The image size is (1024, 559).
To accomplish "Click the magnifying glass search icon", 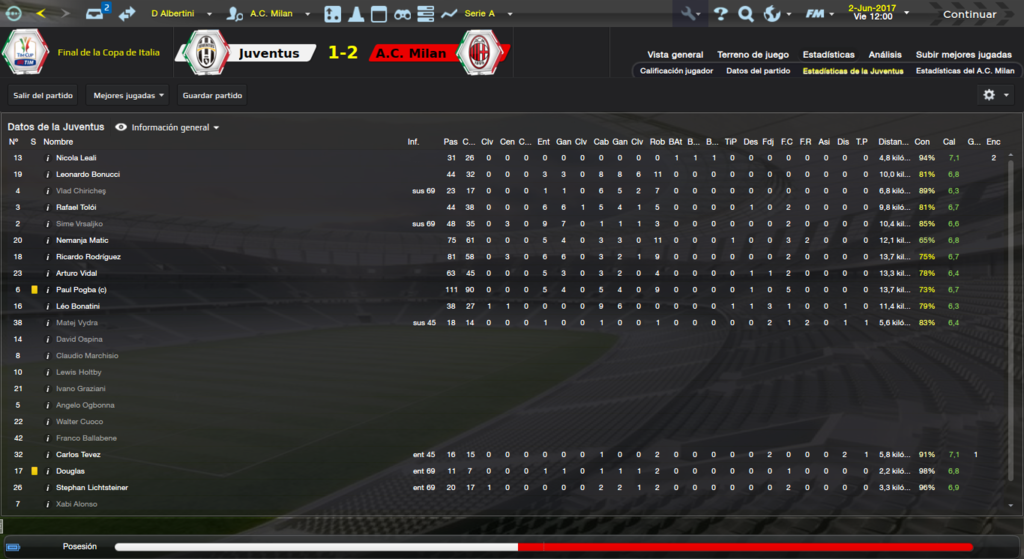I will click(746, 14).
